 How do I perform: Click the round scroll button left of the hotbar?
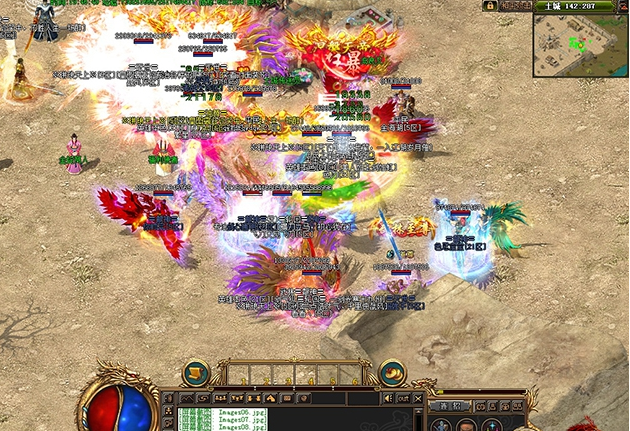pyautogui.click(x=197, y=372)
